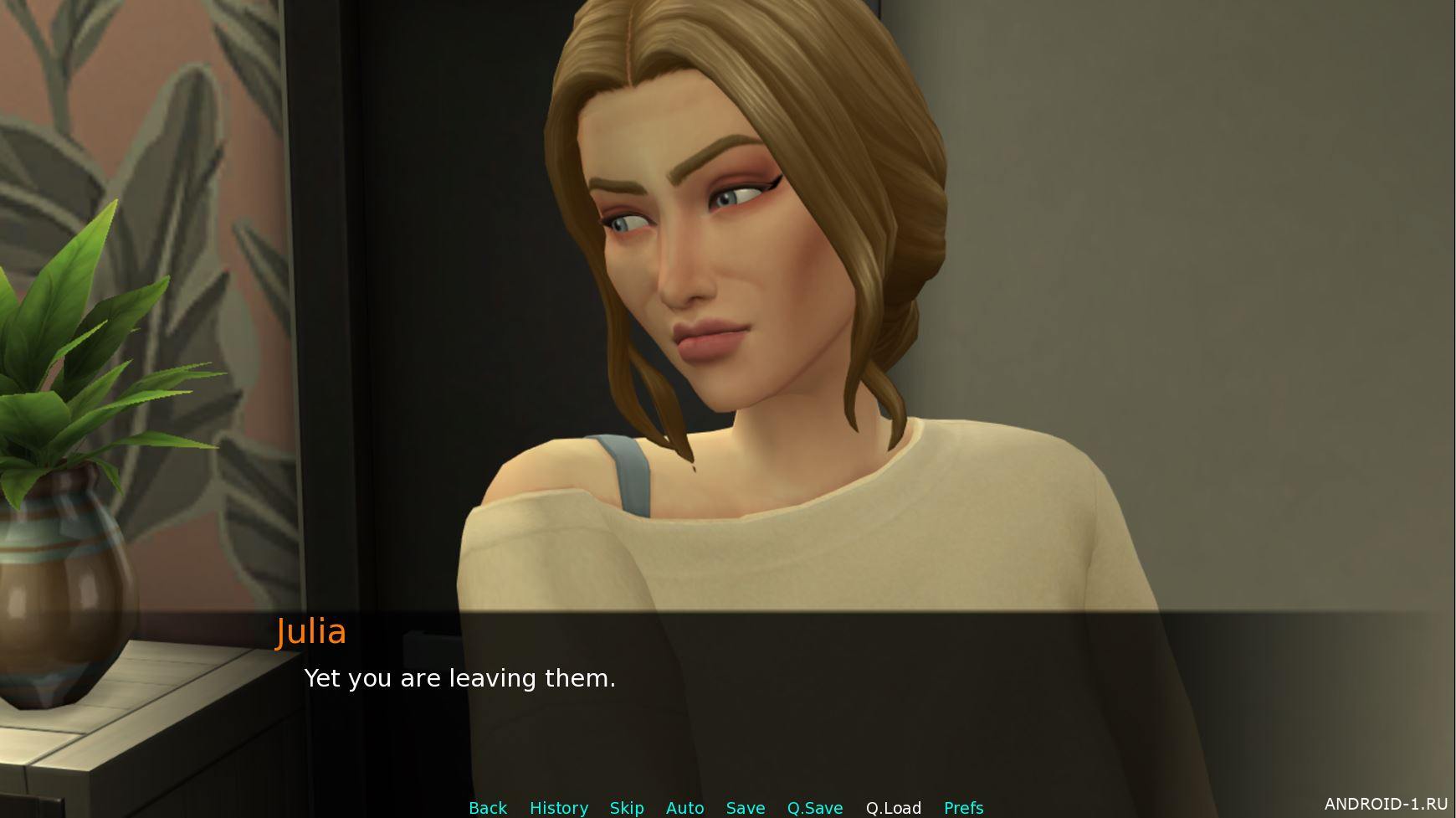
Task: Open the dialogue History log
Action: coord(559,808)
